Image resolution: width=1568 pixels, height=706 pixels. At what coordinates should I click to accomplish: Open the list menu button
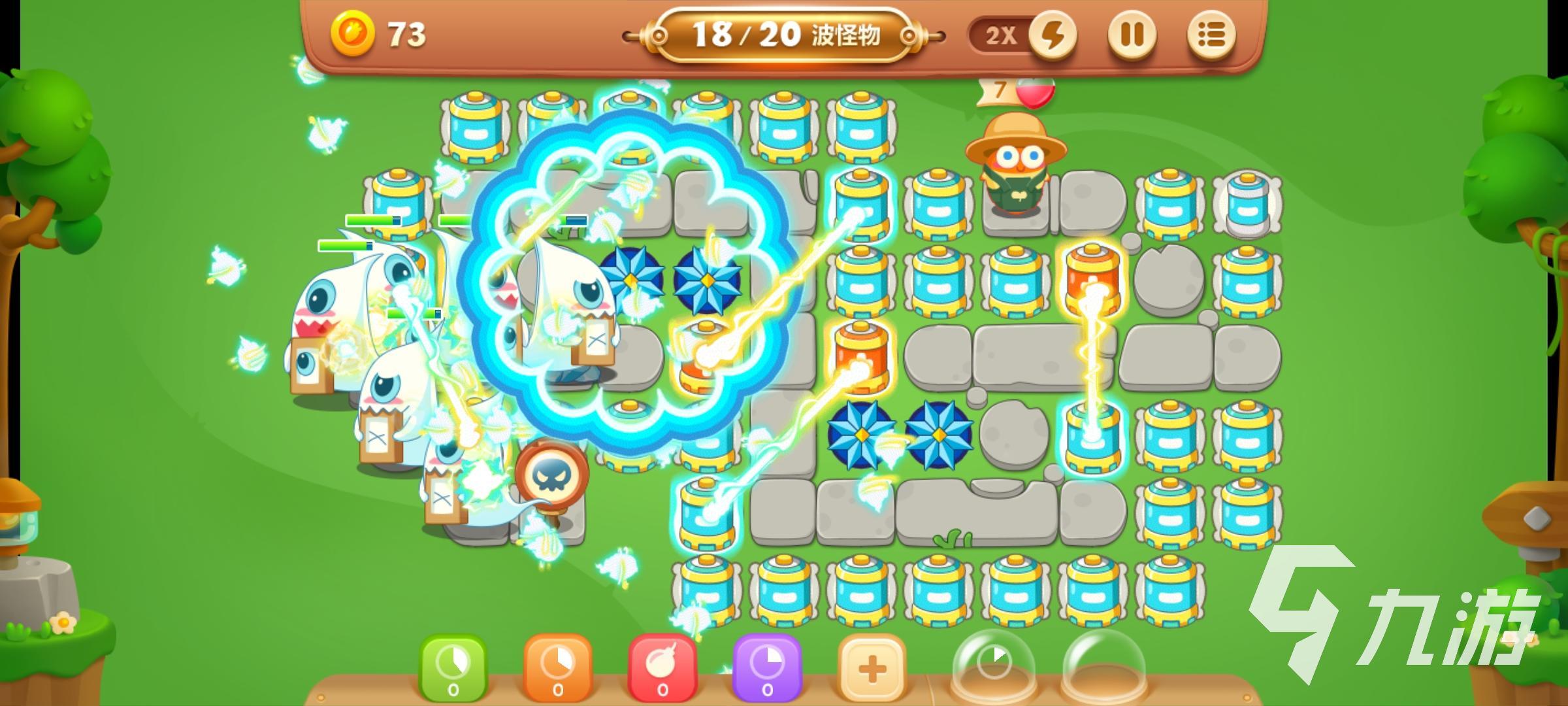tap(1210, 35)
